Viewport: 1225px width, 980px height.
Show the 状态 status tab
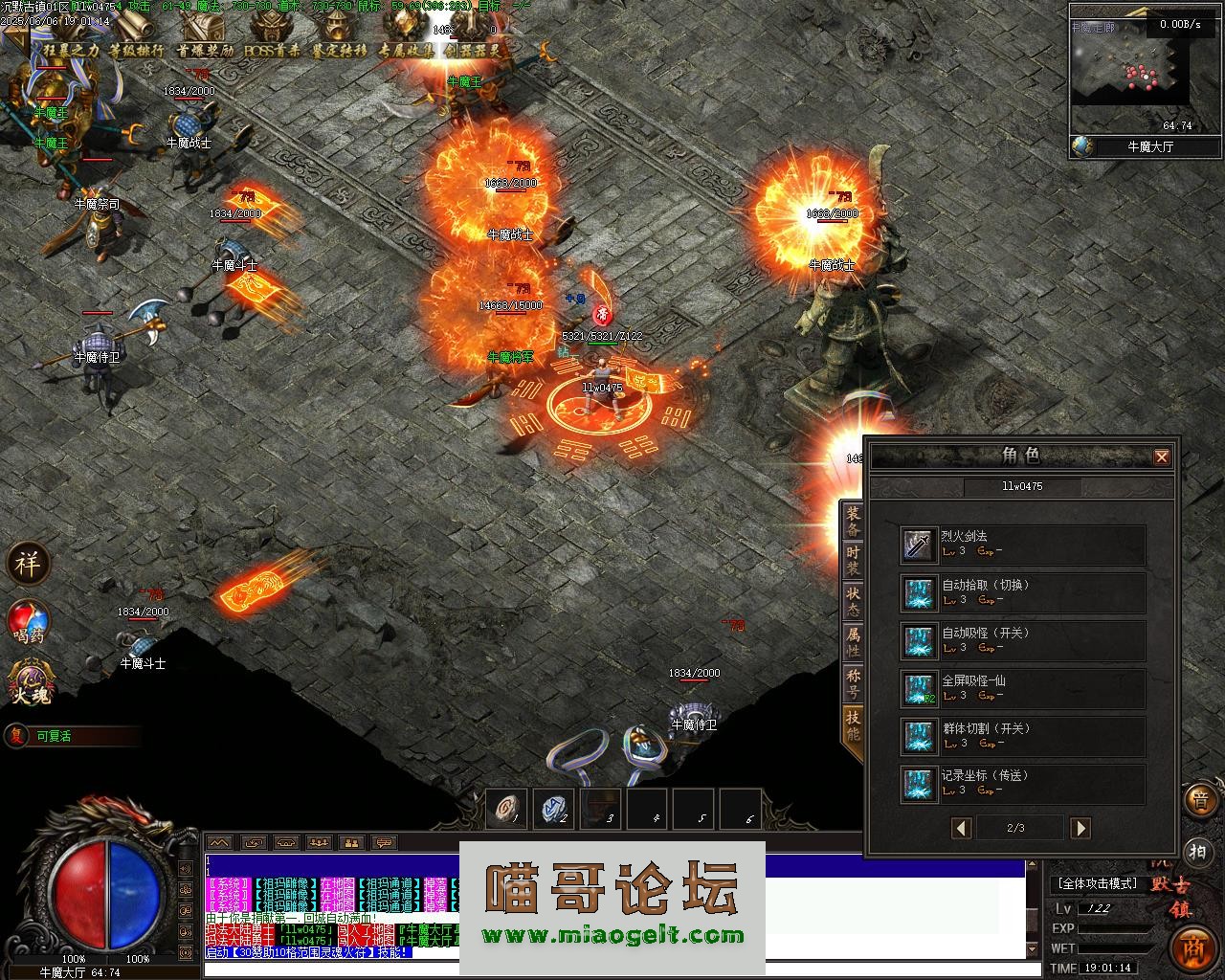pyautogui.click(x=853, y=602)
